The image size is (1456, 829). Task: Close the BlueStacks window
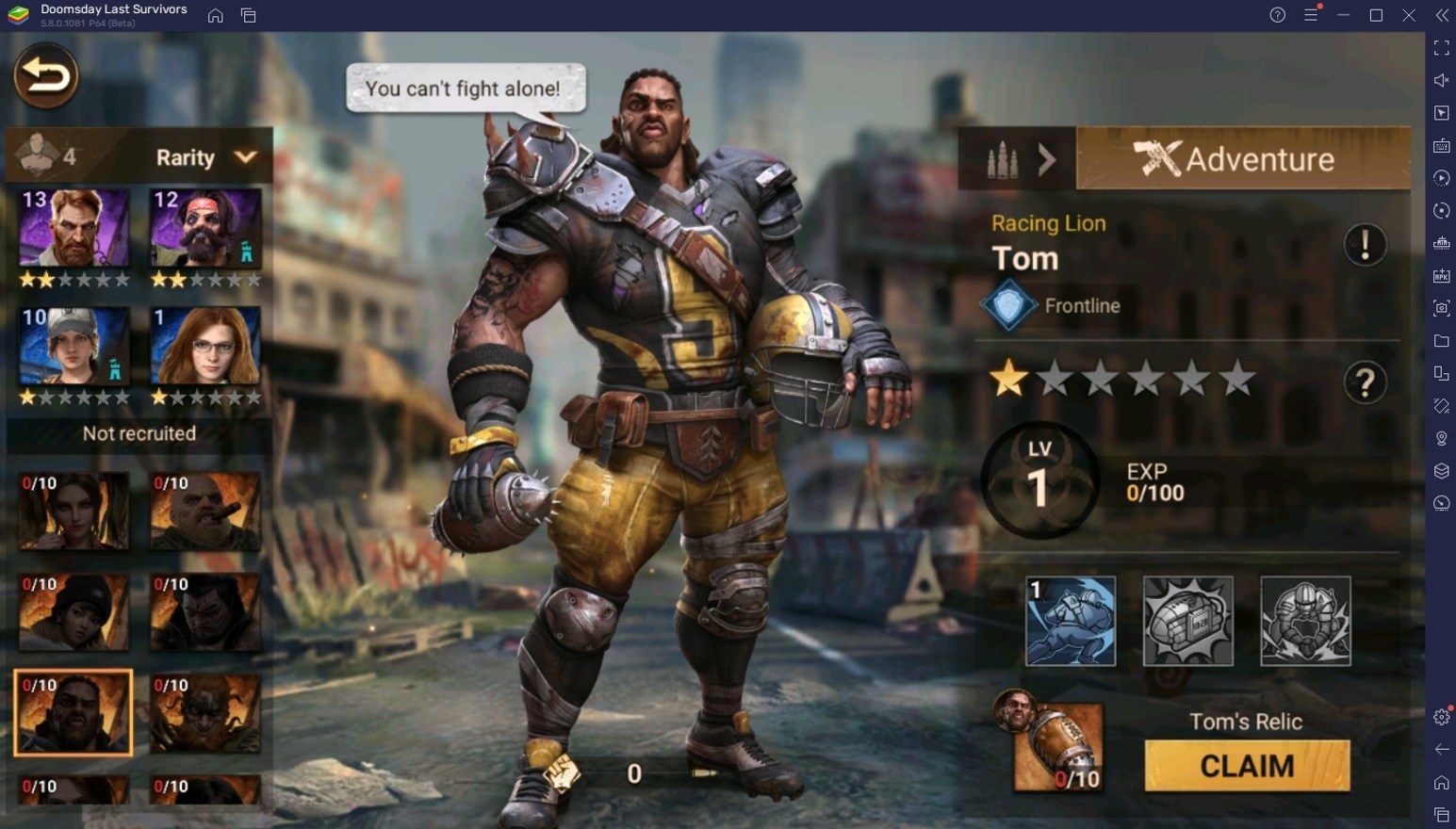(1409, 15)
